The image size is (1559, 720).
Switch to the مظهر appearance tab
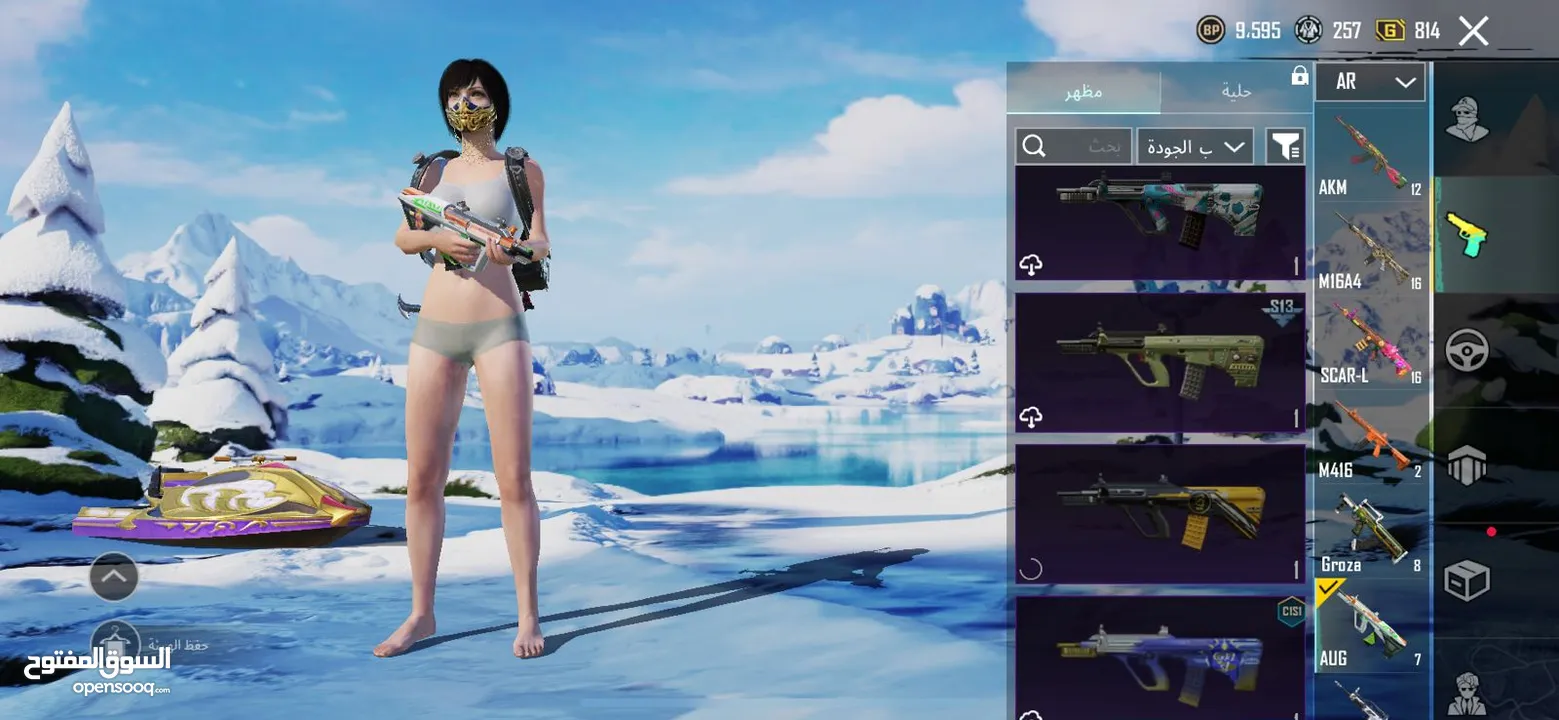point(1083,92)
